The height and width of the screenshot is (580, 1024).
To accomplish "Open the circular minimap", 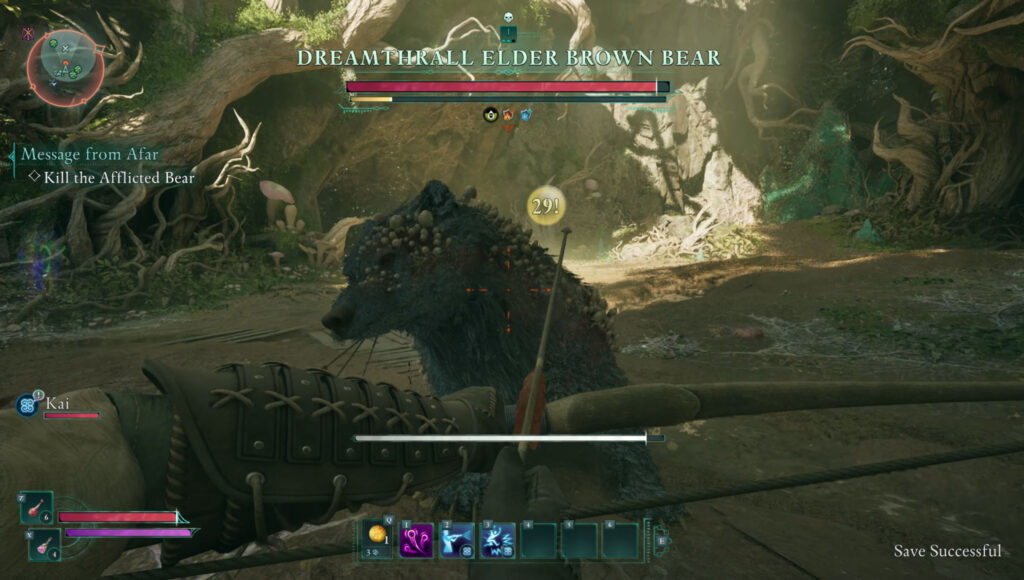I will coord(65,61).
